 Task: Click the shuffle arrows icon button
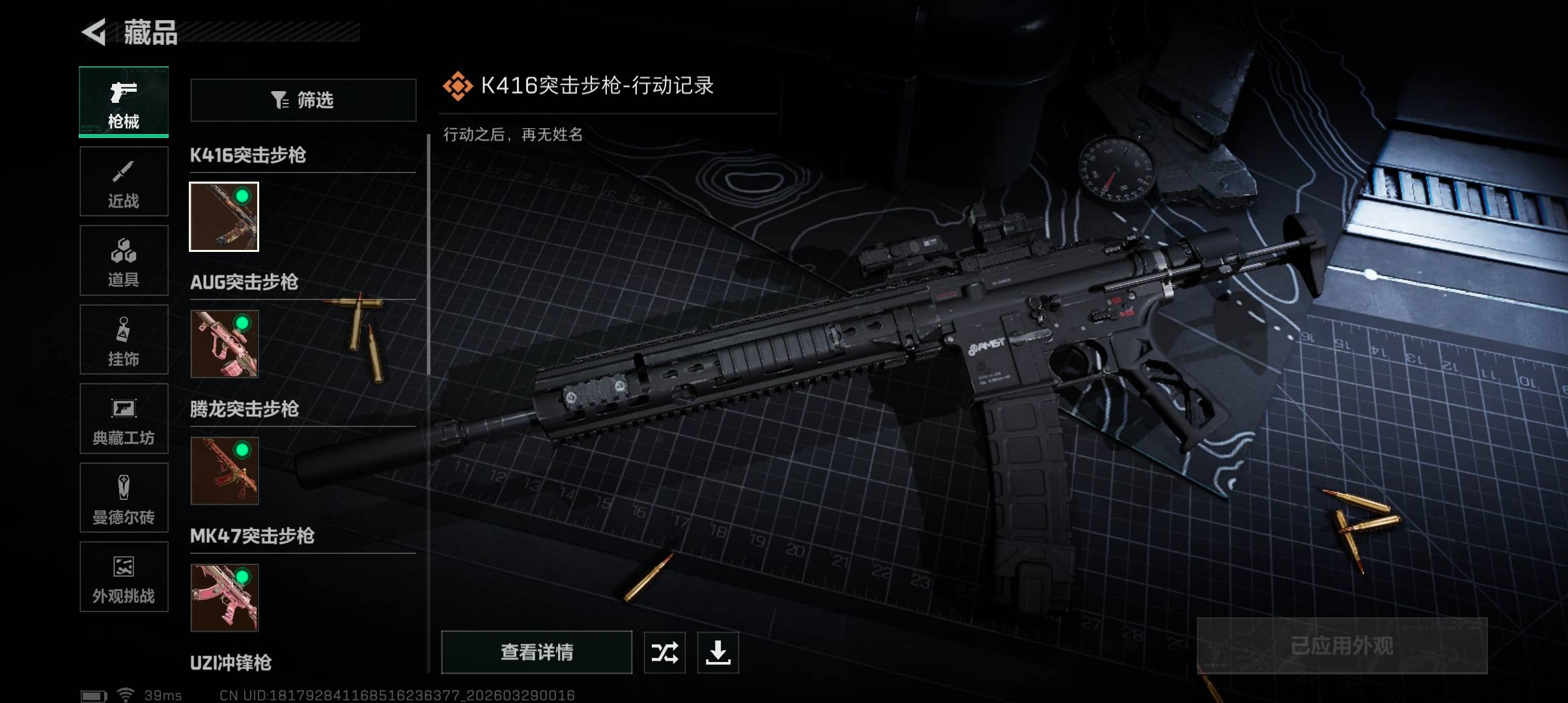pos(664,652)
